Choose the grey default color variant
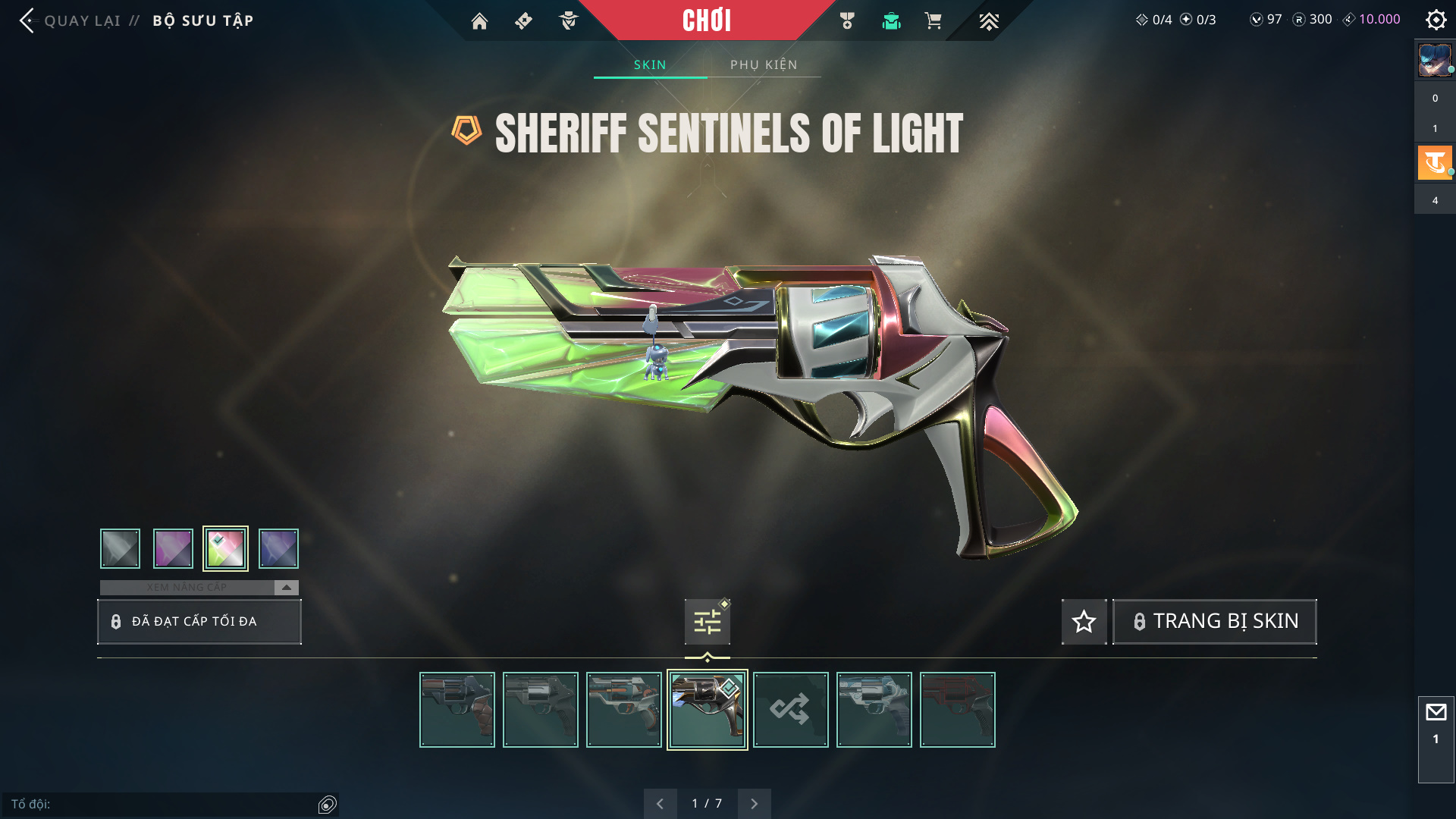This screenshot has width=1456, height=819. tap(120, 548)
